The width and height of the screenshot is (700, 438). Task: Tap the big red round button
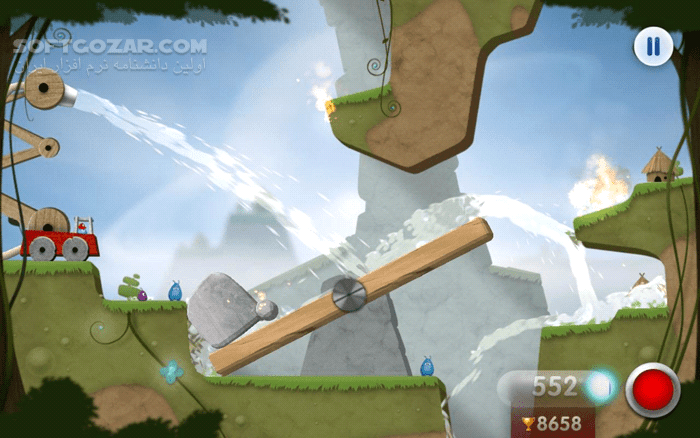click(x=652, y=389)
